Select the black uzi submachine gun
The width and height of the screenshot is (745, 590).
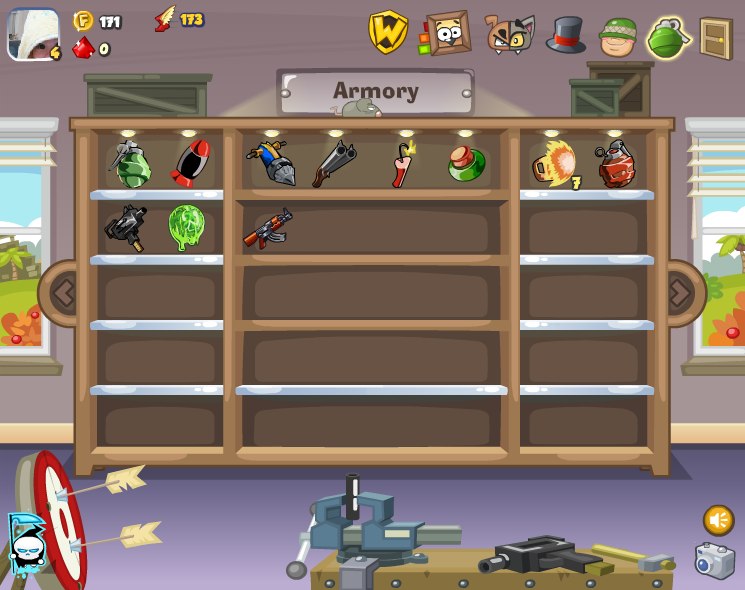pyautogui.click(x=127, y=228)
